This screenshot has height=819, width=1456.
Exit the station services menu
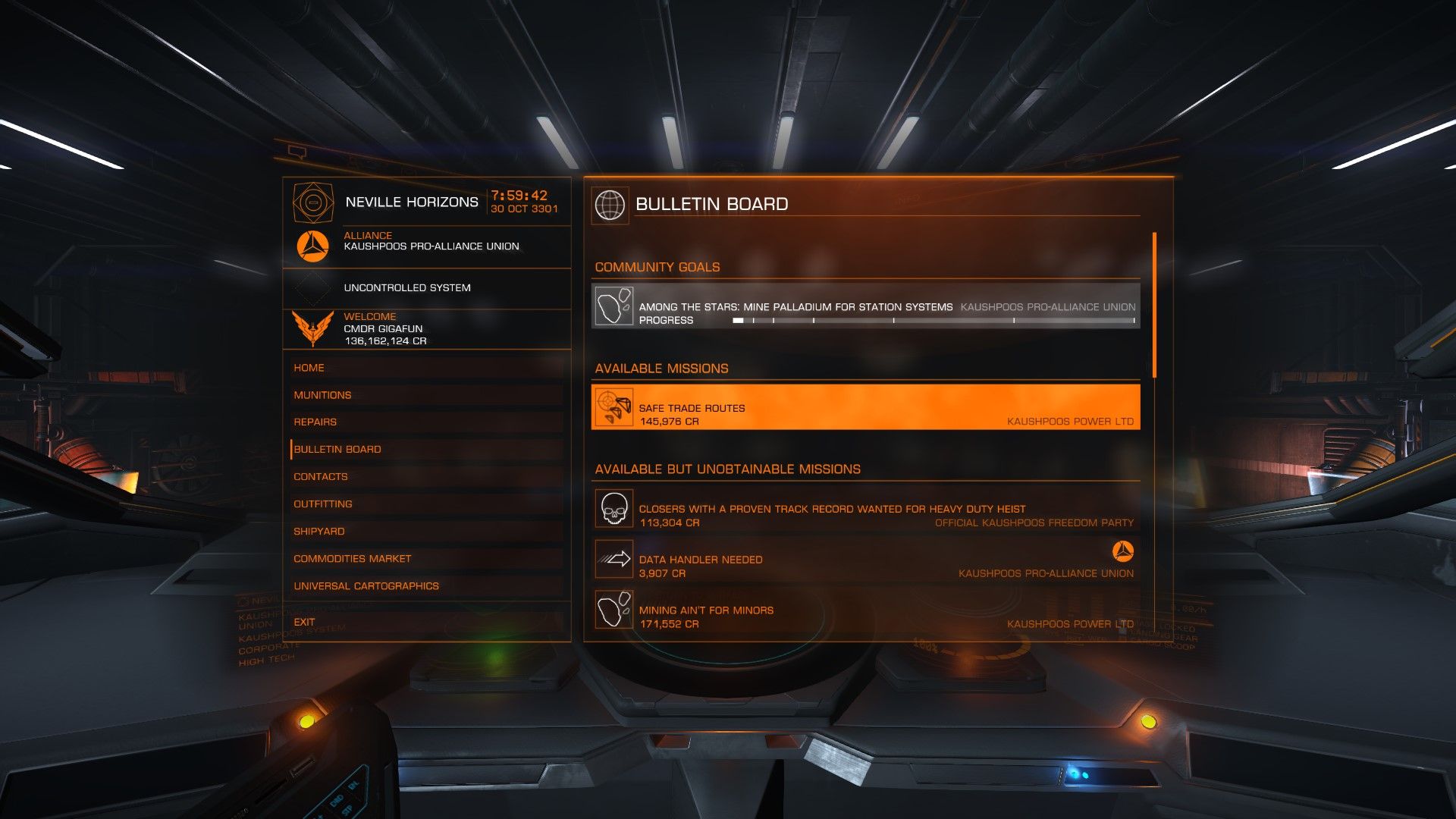click(304, 622)
